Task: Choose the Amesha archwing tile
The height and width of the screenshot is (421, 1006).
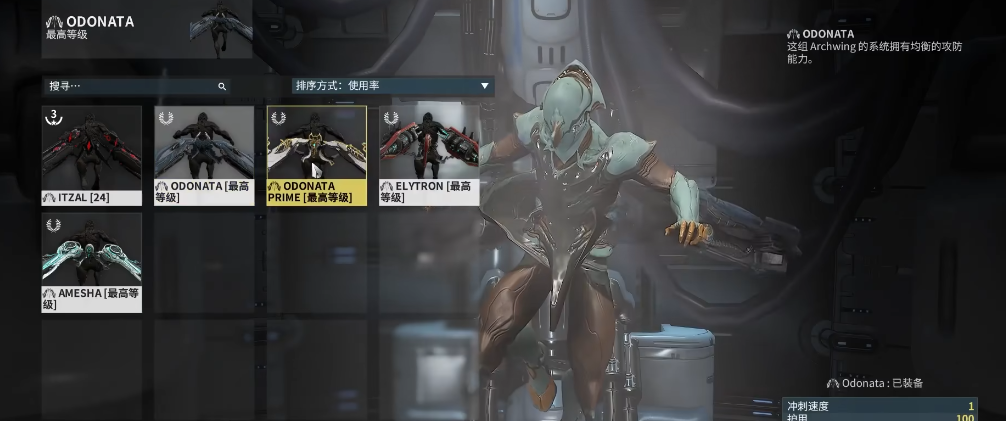Action: click(x=92, y=261)
